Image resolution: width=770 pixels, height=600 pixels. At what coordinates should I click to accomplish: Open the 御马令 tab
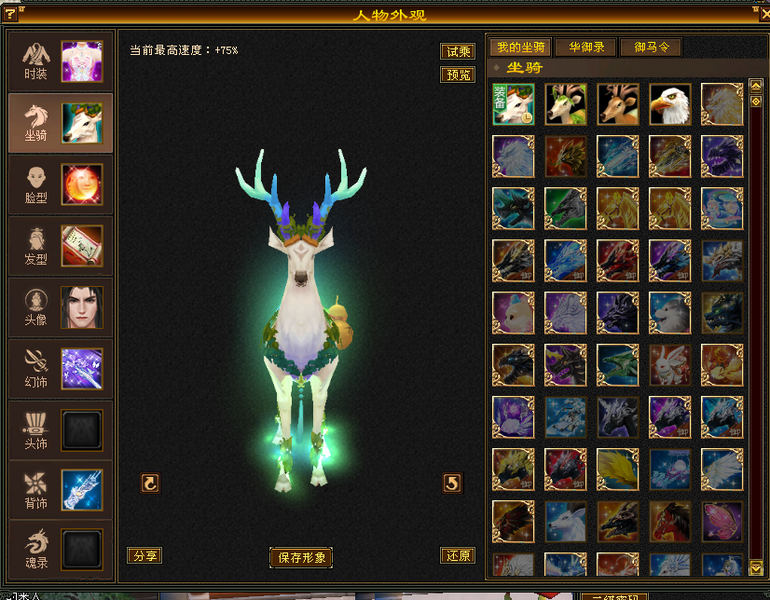651,47
